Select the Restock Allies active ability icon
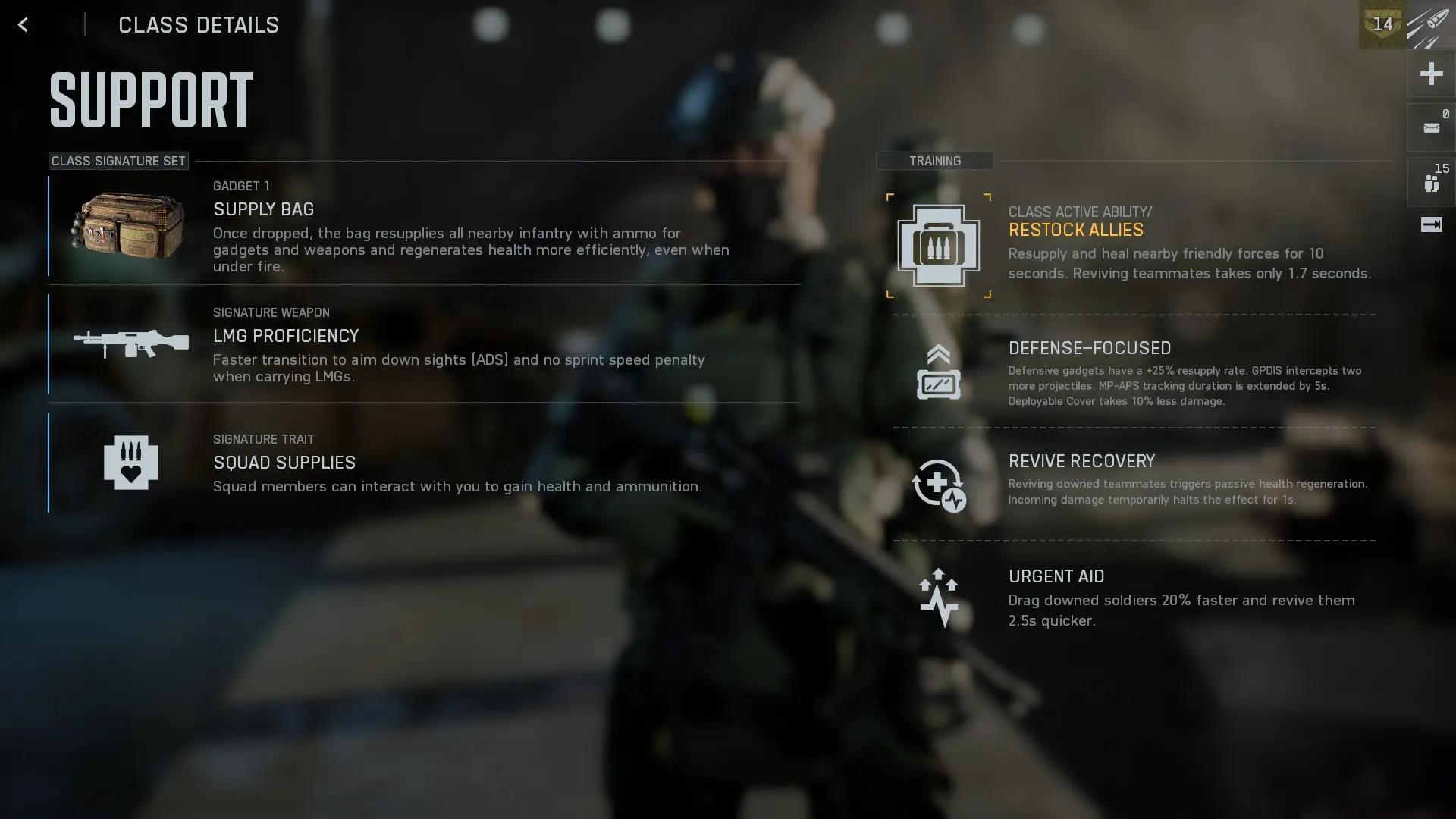 click(x=938, y=246)
